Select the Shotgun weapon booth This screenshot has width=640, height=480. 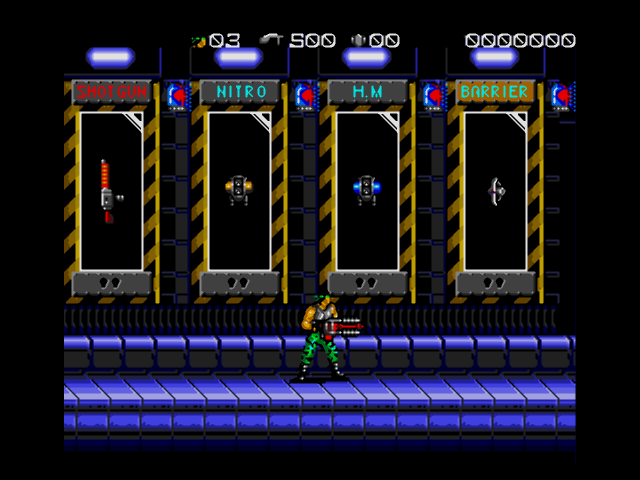(x=111, y=190)
